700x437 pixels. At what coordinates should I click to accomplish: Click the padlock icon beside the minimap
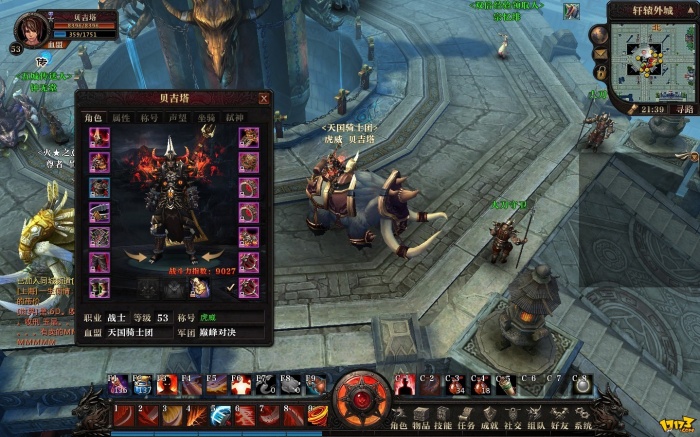click(601, 73)
